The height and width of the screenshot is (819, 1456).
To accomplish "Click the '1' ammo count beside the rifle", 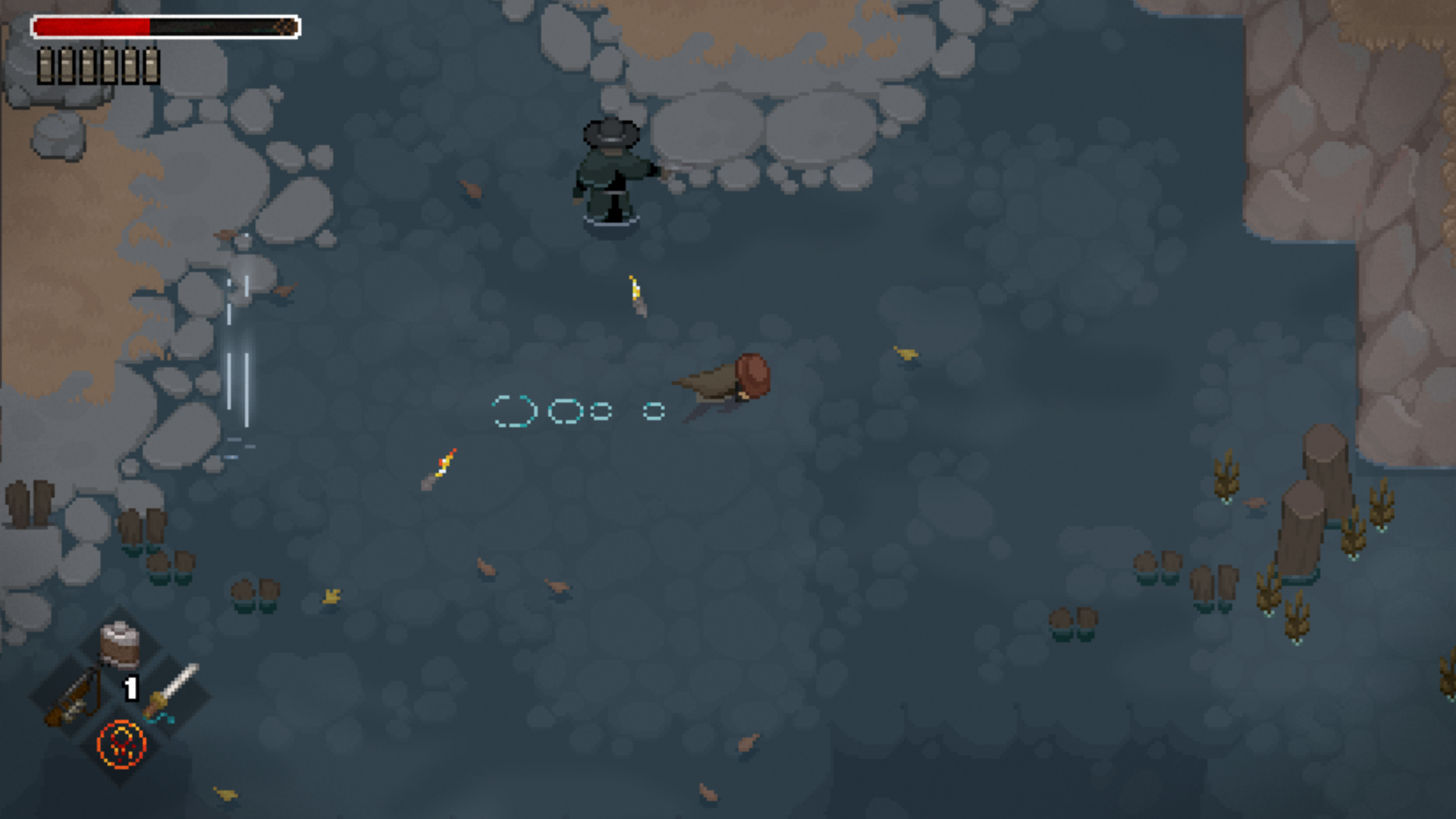I will [130, 689].
